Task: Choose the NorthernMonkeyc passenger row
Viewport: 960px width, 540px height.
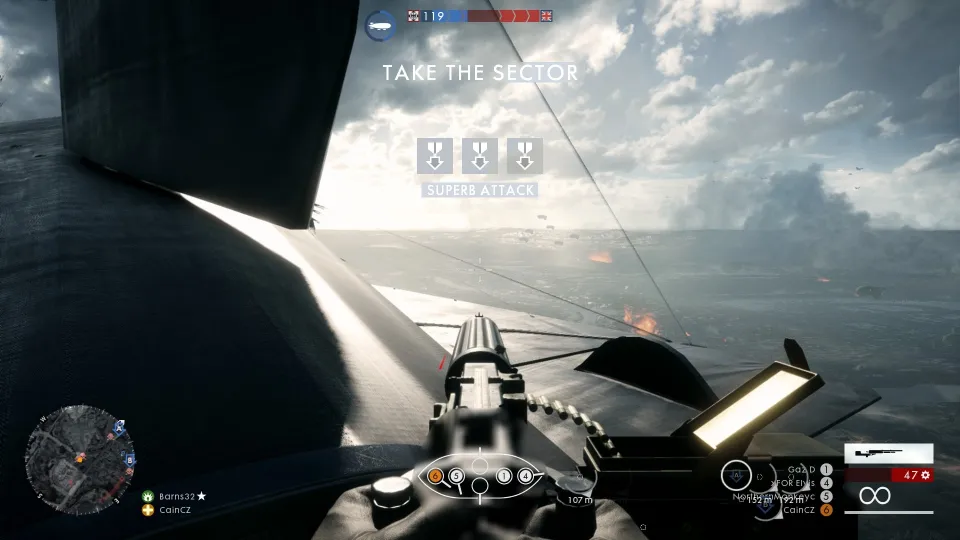Action: [776, 496]
